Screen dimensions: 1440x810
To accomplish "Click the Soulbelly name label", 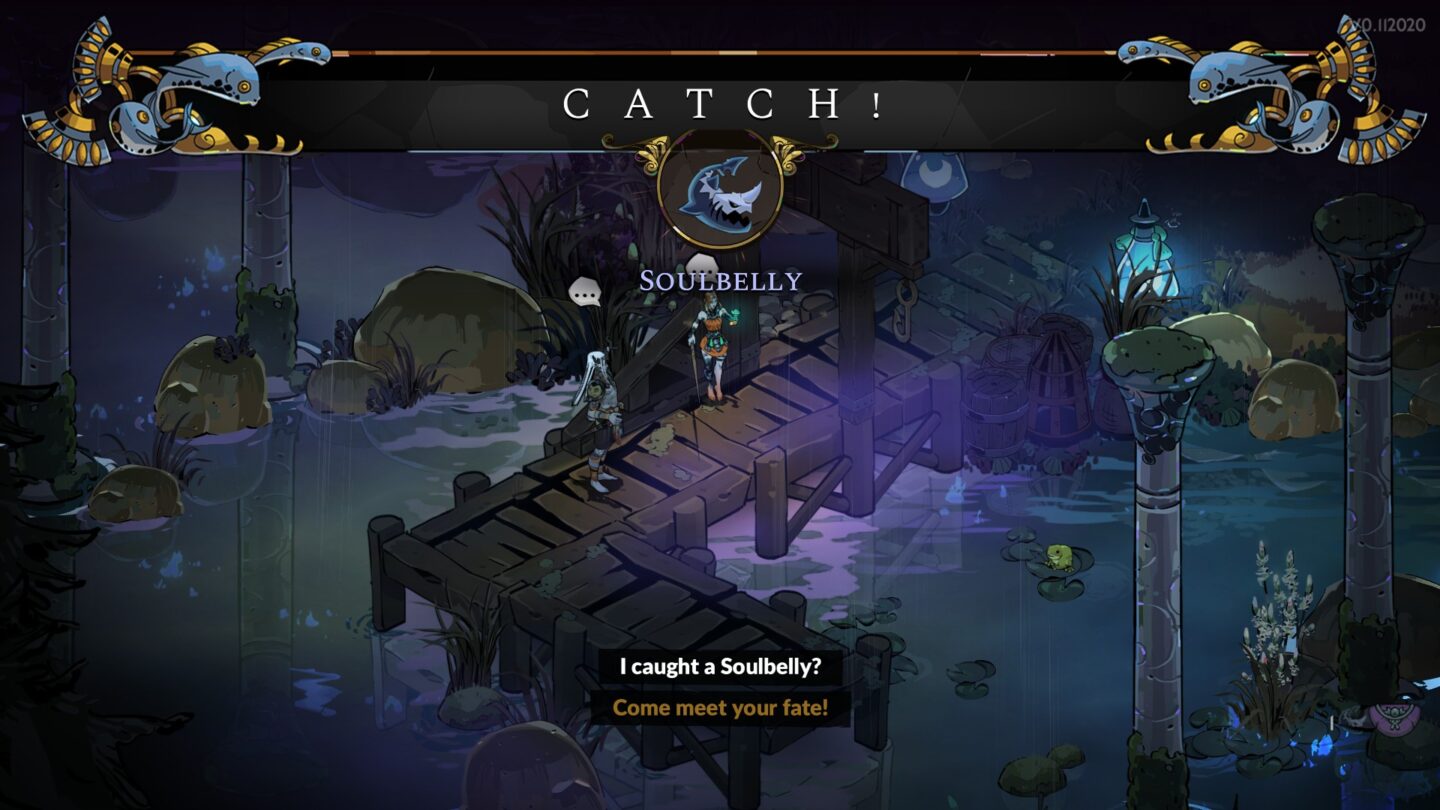I will [x=721, y=281].
